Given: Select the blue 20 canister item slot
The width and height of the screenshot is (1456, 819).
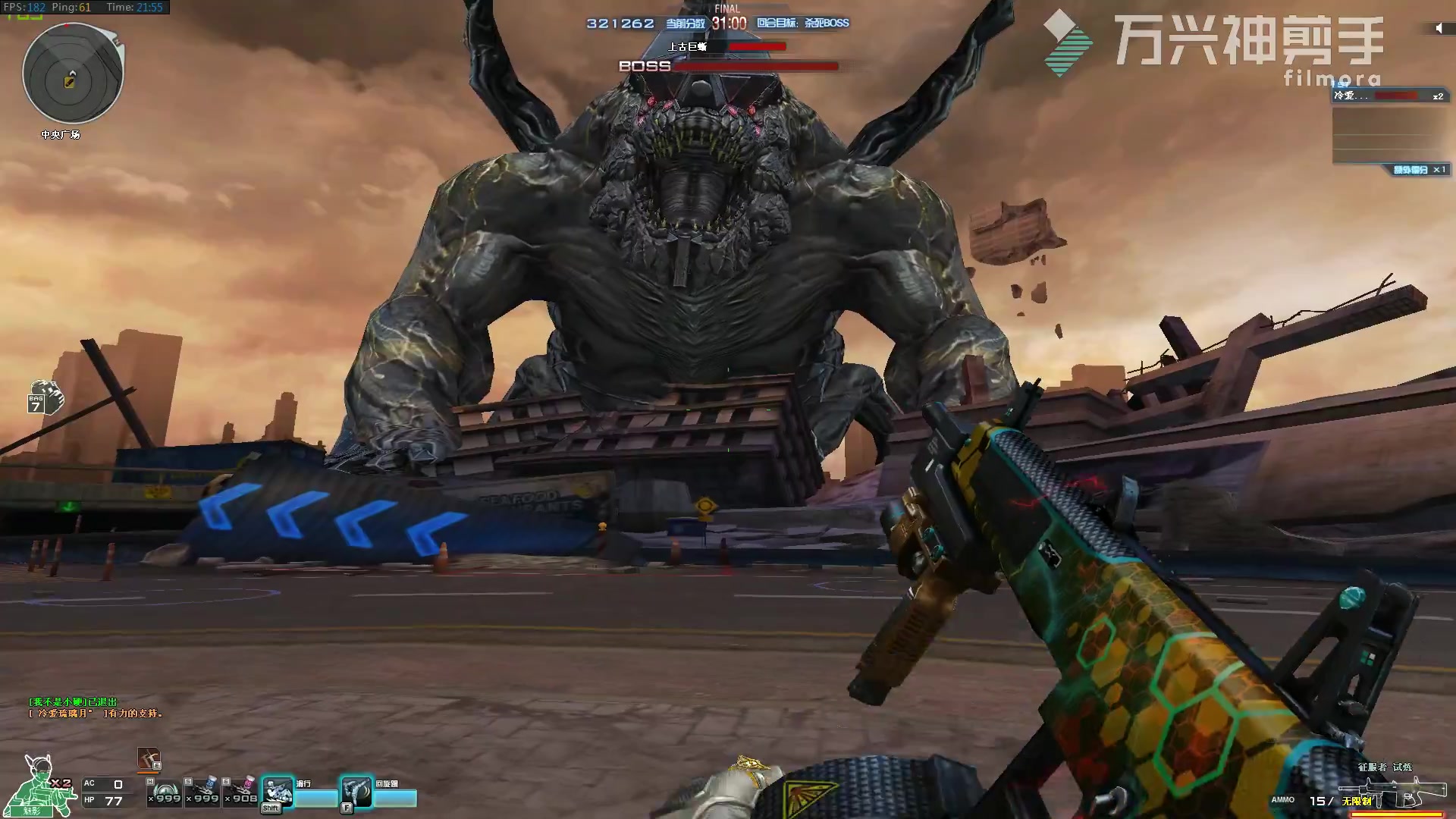Looking at the screenshot, I should pyautogui.click(x=203, y=791).
